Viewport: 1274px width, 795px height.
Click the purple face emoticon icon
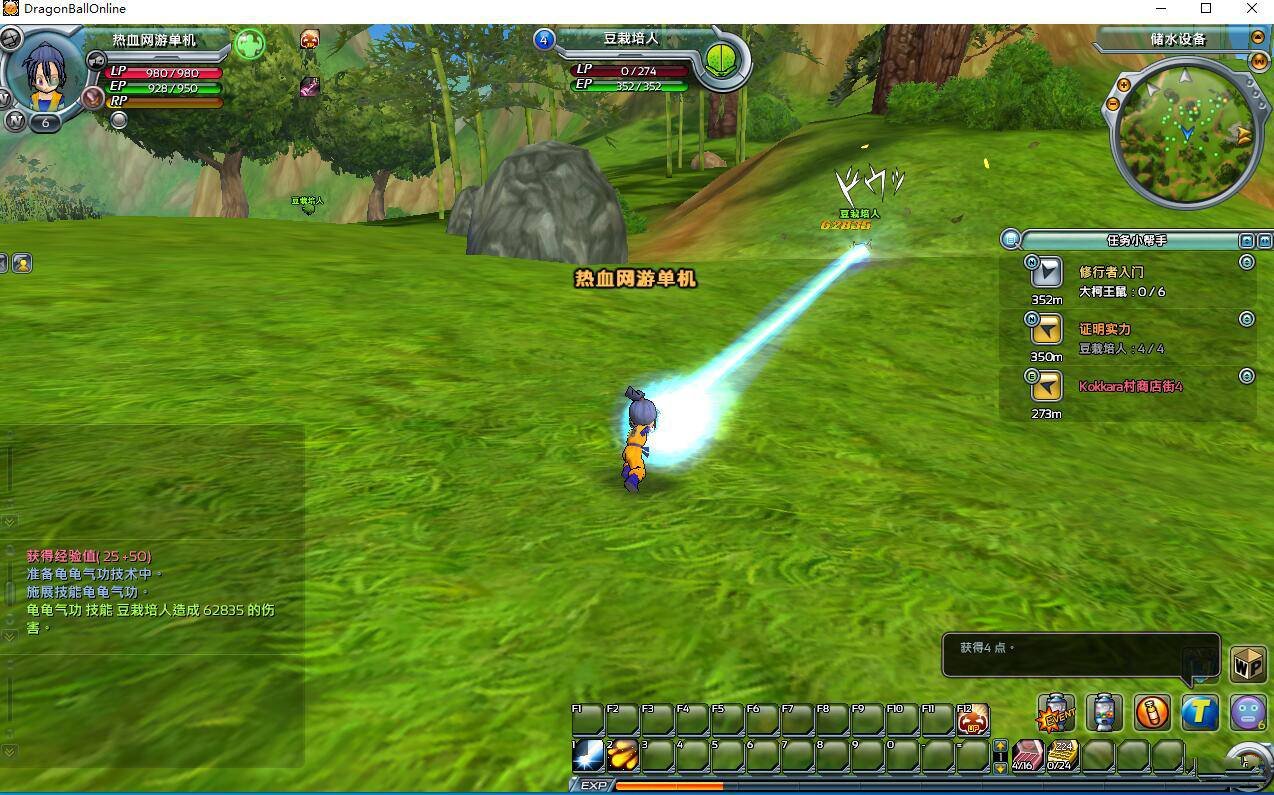(1248, 712)
